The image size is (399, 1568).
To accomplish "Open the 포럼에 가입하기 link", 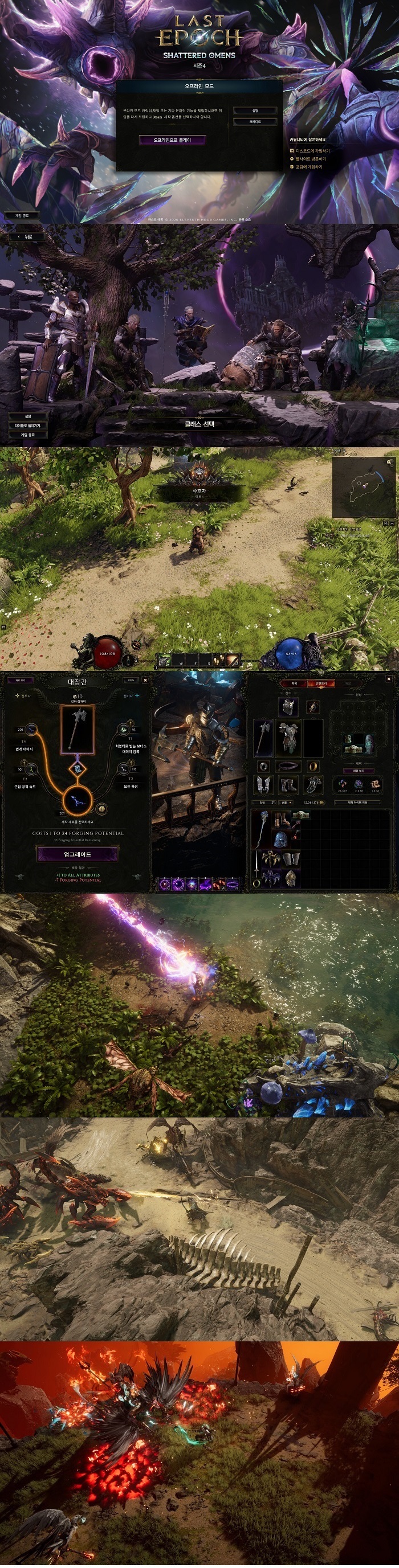I will tap(308, 166).
